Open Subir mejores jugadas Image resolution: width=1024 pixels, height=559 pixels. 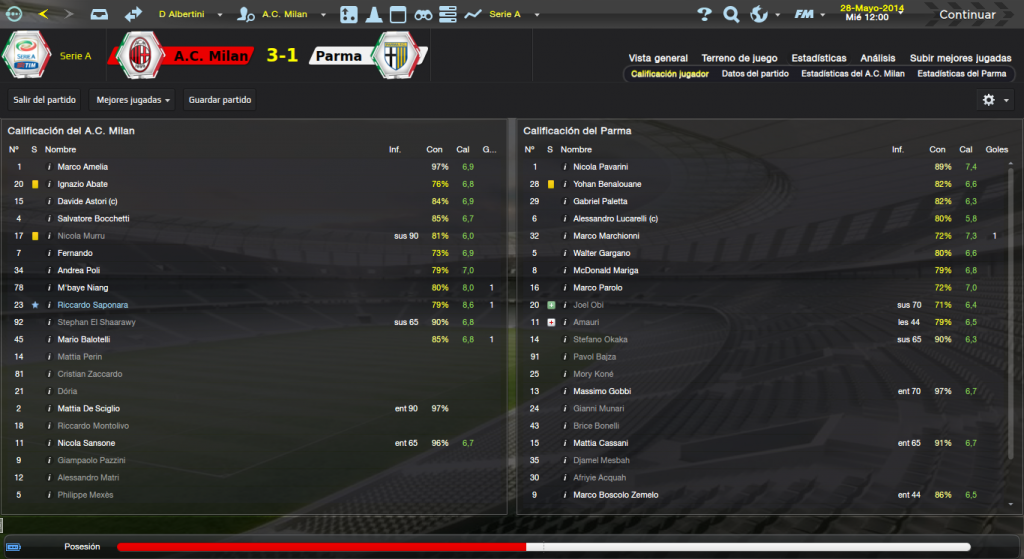tap(960, 58)
